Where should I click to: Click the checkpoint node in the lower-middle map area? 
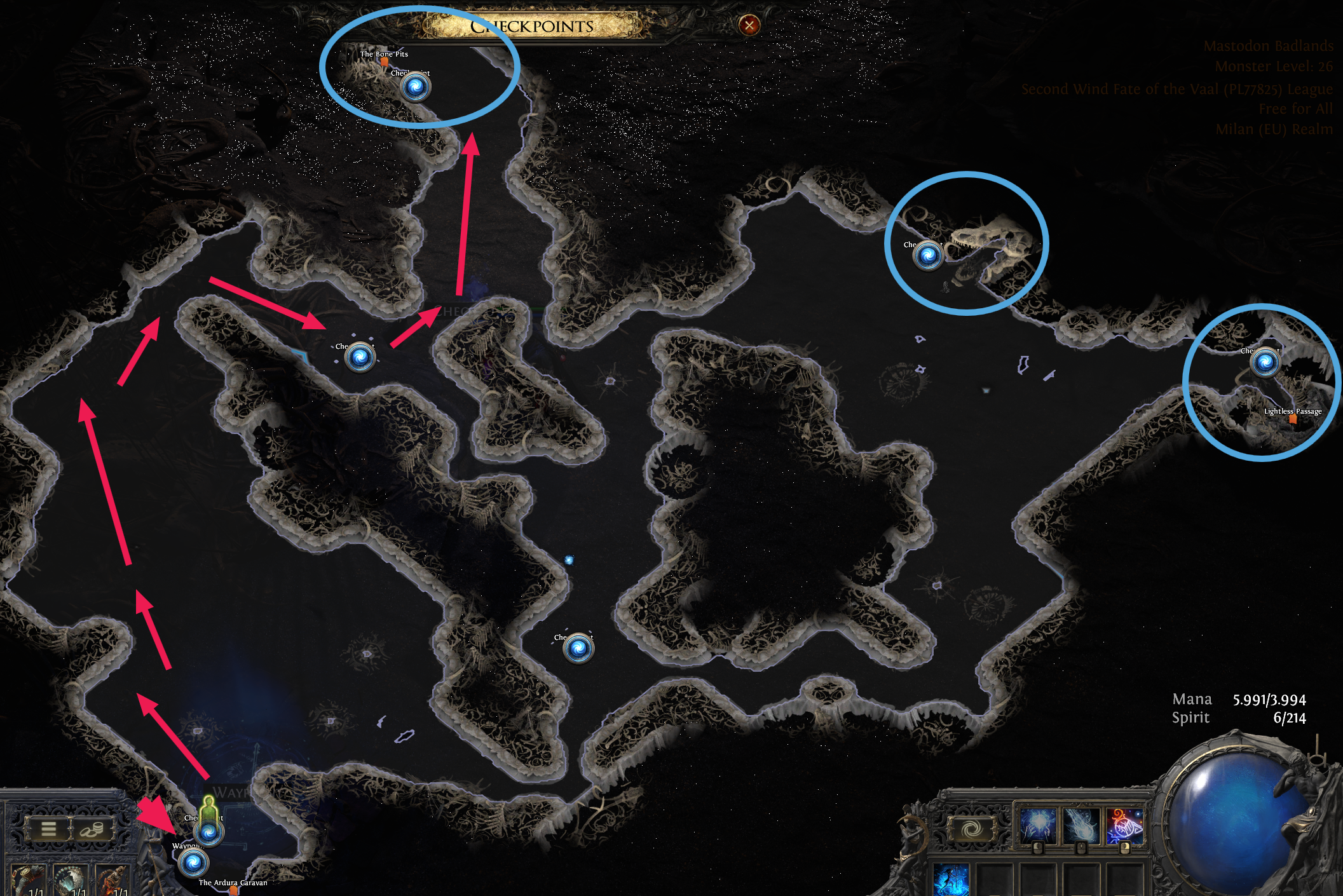click(x=578, y=649)
